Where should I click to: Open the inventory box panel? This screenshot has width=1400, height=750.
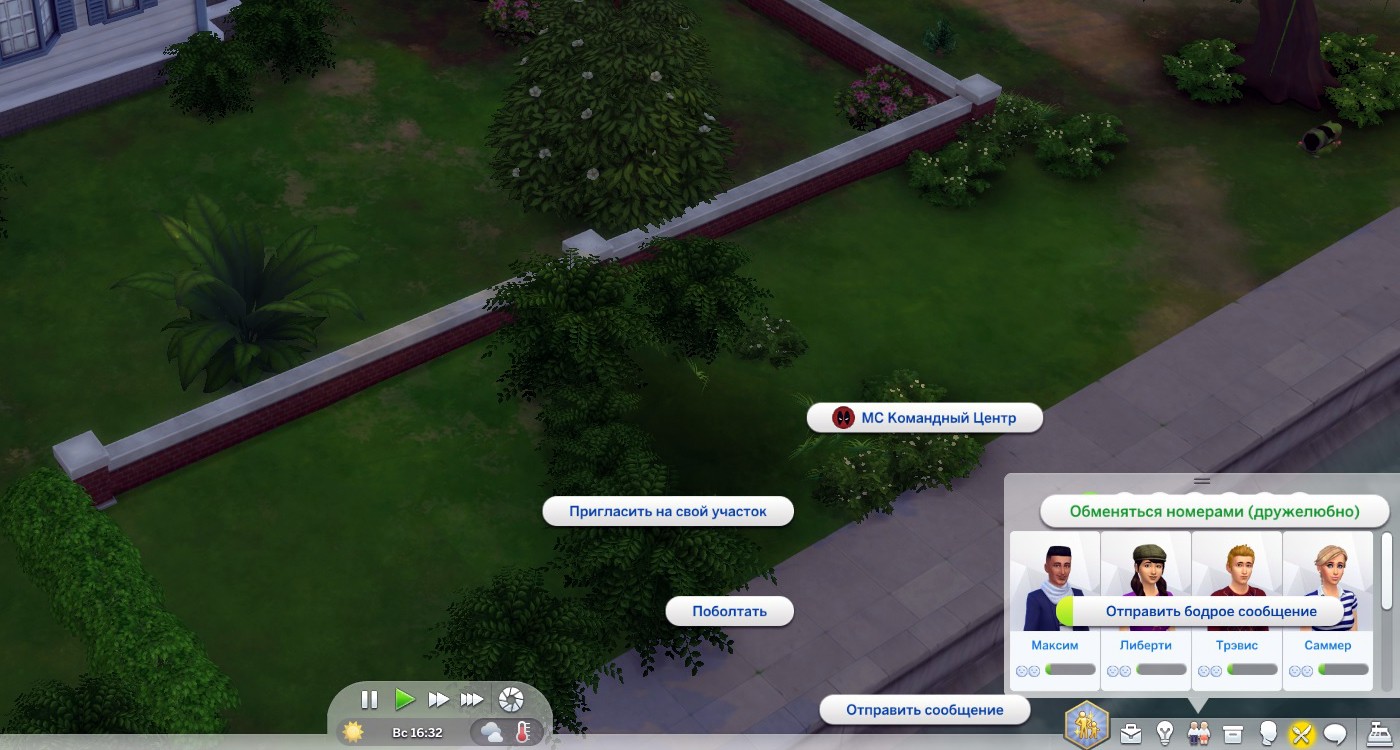coord(1233,734)
